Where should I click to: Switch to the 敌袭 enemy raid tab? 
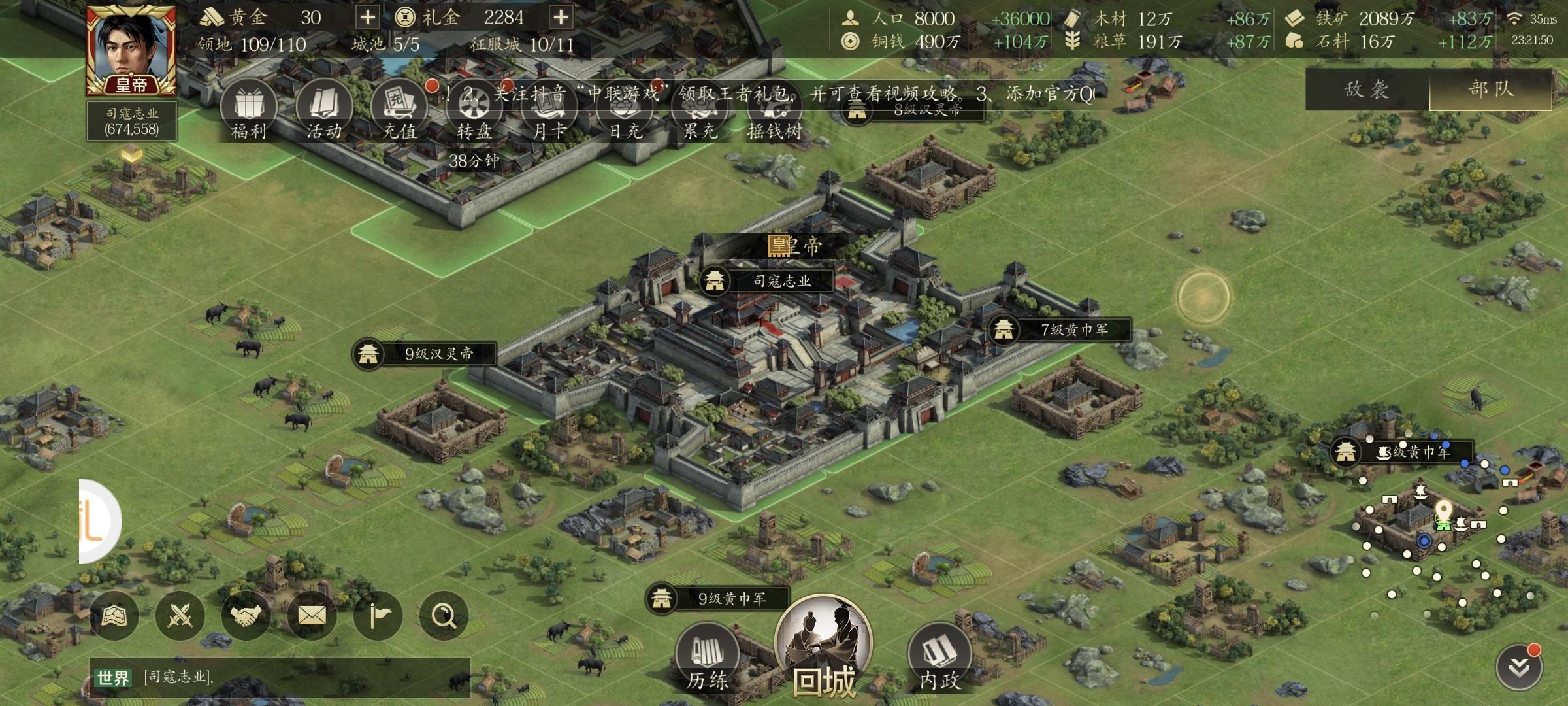pos(1367,90)
